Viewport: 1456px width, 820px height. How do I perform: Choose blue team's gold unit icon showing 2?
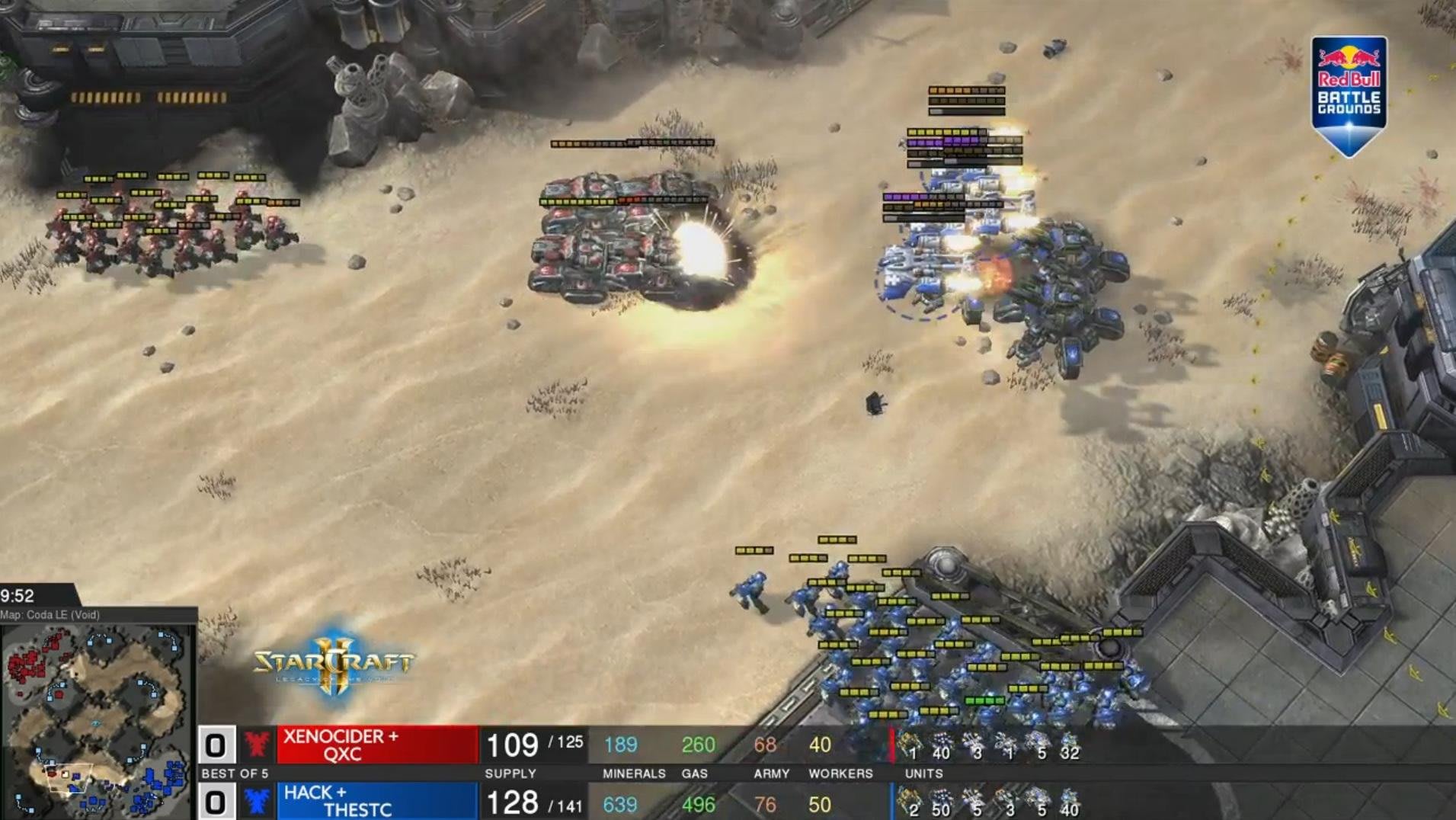(909, 802)
